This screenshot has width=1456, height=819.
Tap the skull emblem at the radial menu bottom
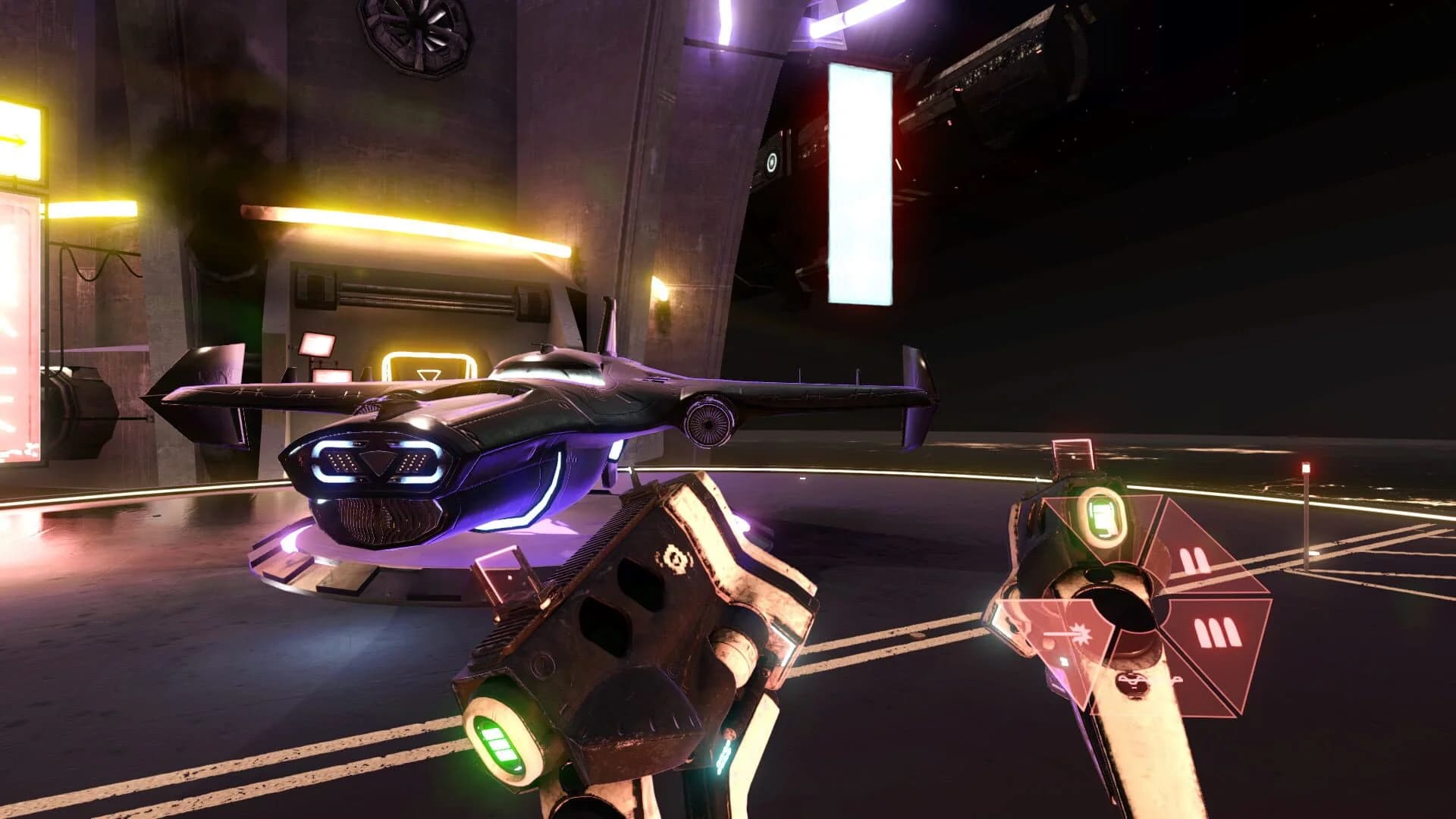pos(1134,684)
